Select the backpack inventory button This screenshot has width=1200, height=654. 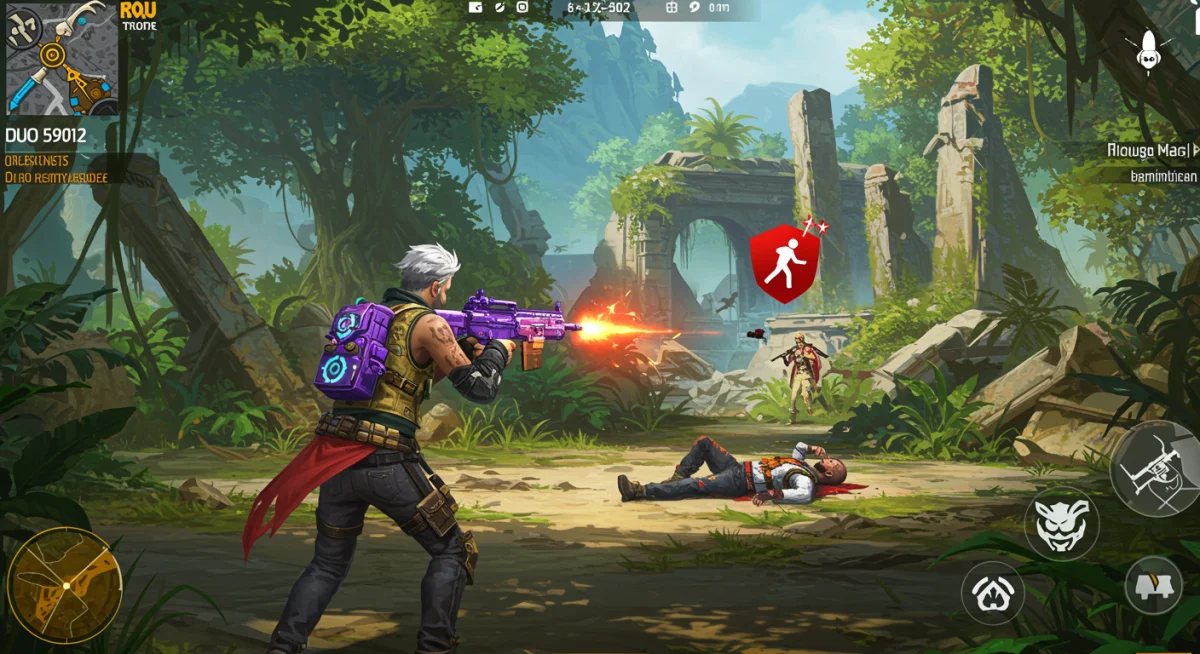pyautogui.click(x=1153, y=585)
